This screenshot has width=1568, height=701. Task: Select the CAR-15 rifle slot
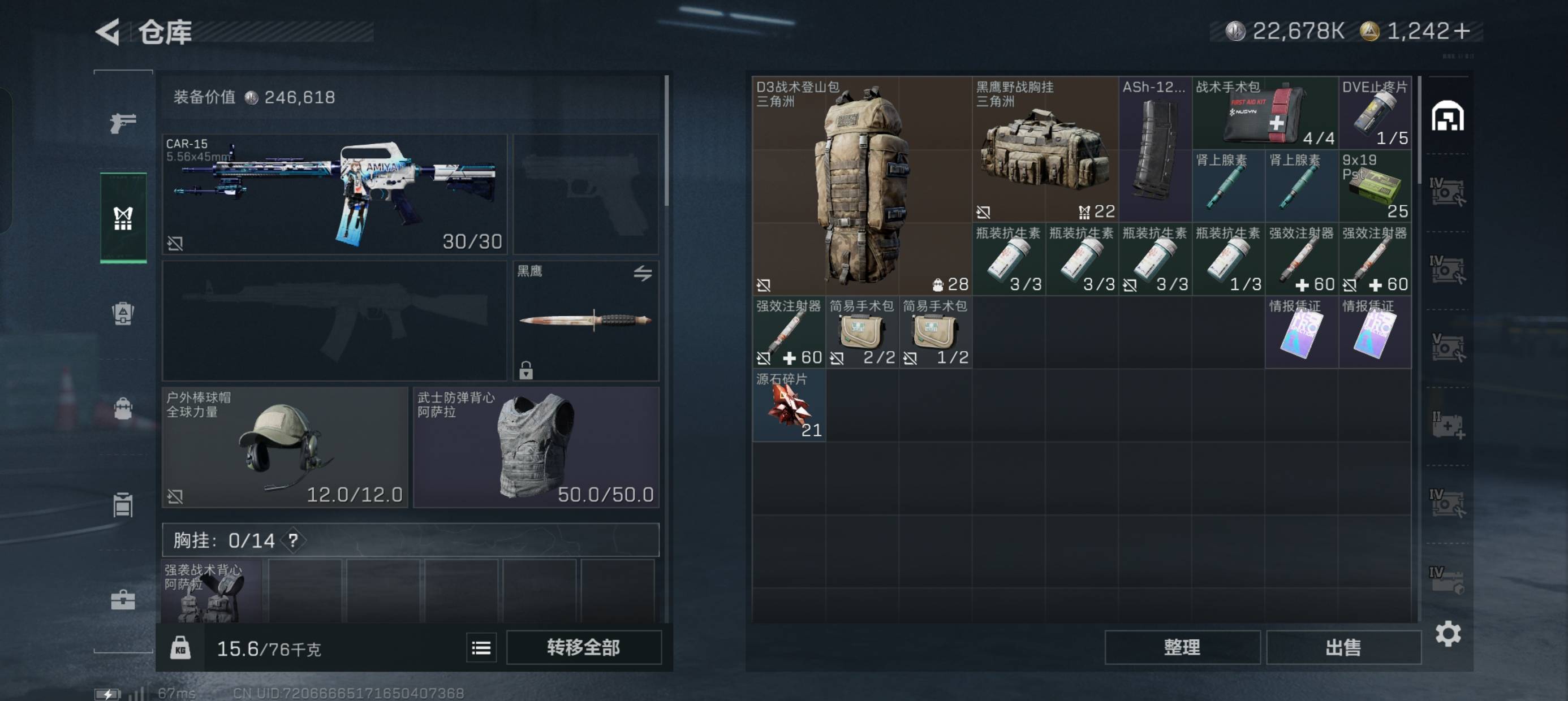coord(334,193)
